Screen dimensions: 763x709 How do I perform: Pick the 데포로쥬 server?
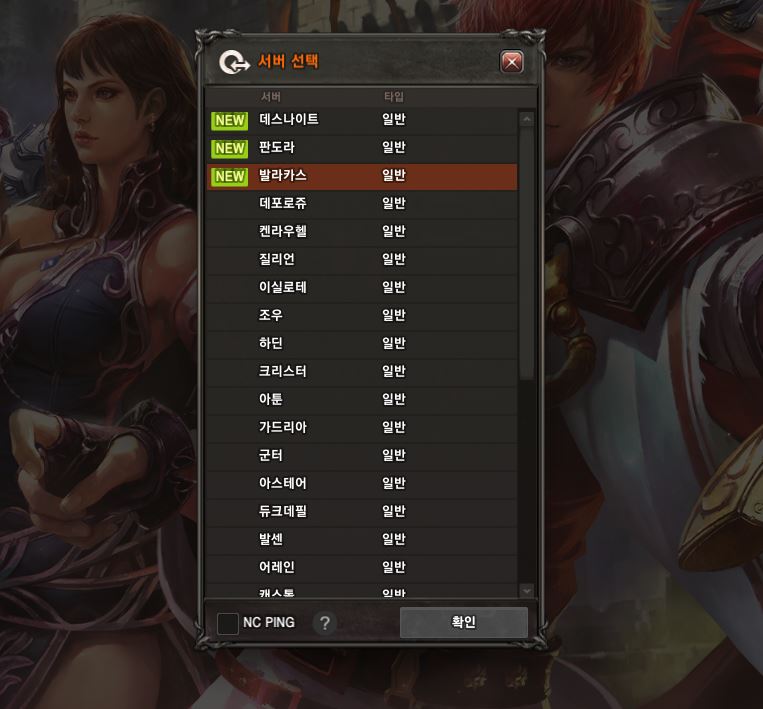[283, 204]
